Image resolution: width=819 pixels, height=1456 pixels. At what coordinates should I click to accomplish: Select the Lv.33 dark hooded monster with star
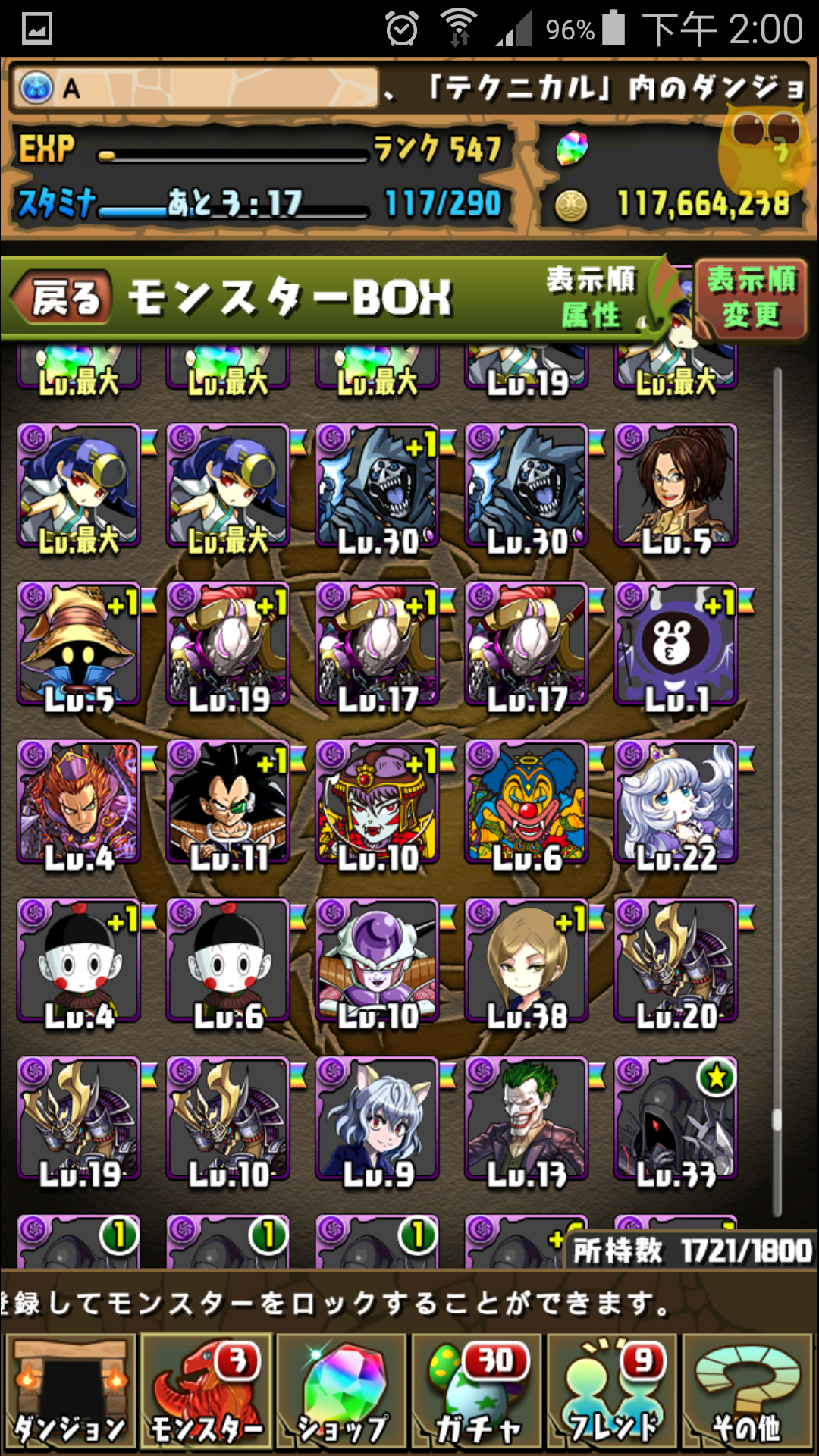pyautogui.click(x=676, y=1120)
